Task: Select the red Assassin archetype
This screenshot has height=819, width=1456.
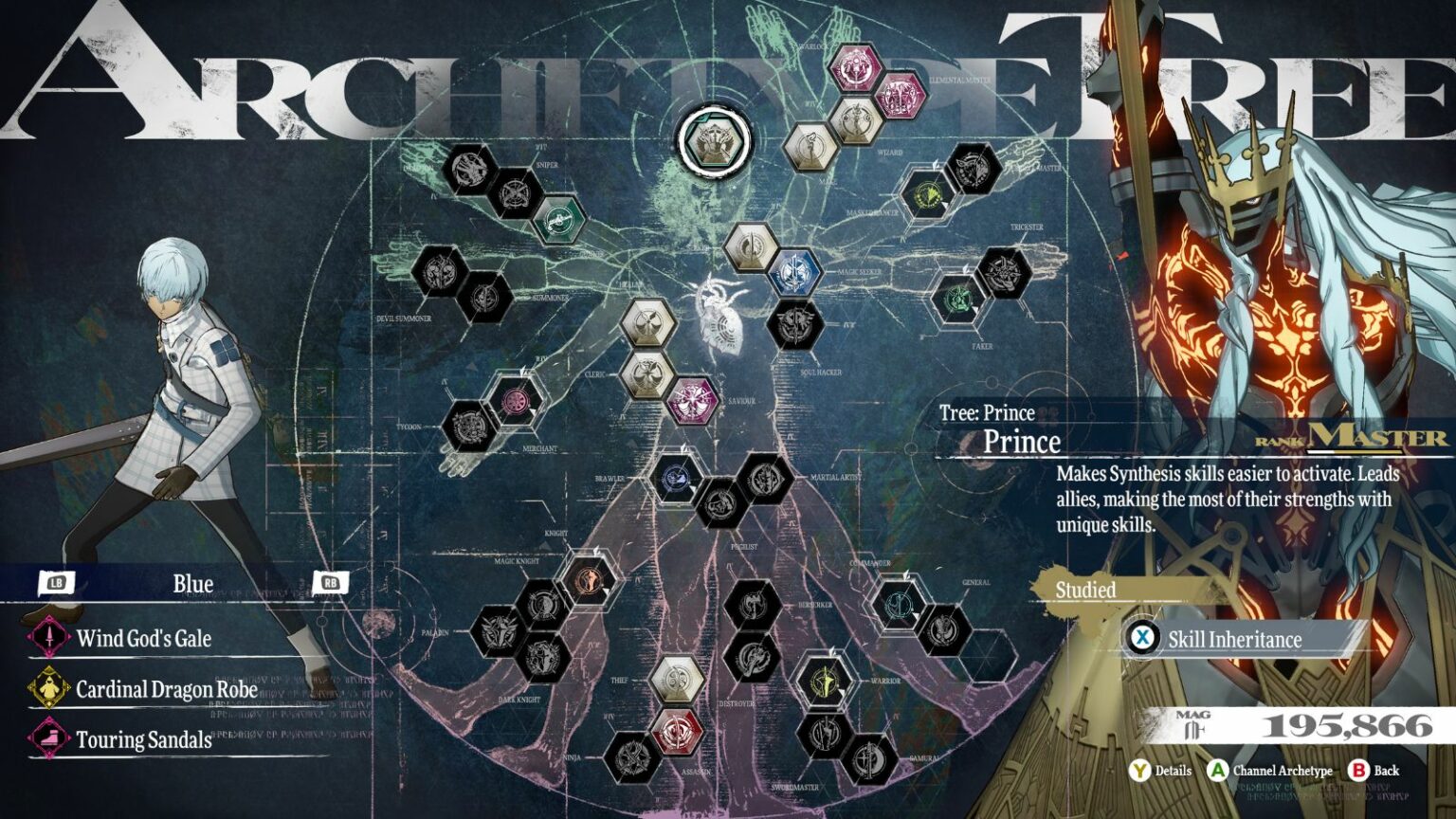Action: (x=677, y=733)
